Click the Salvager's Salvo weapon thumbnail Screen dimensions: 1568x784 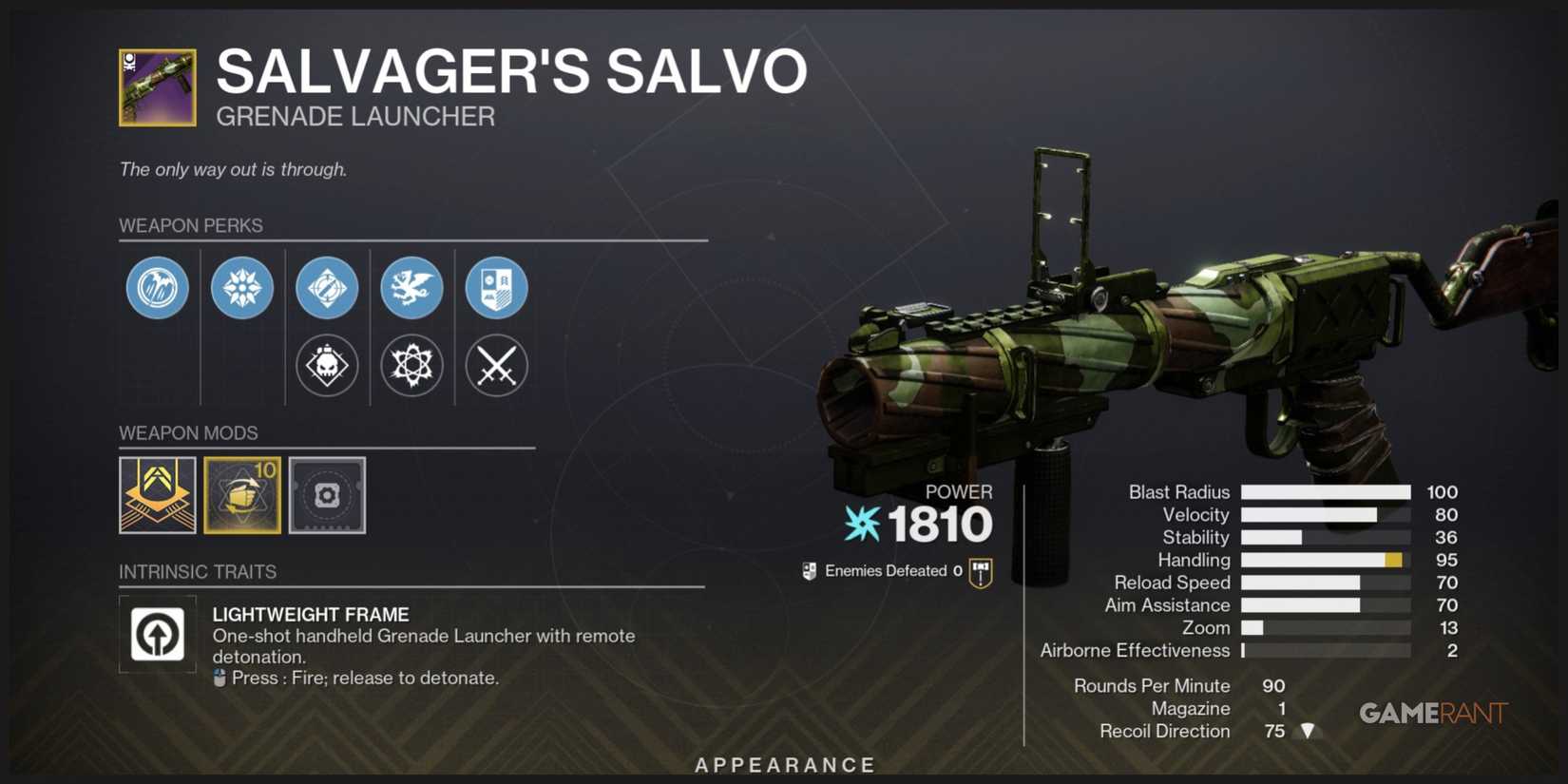pyautogui.click(x=155, y=86)
